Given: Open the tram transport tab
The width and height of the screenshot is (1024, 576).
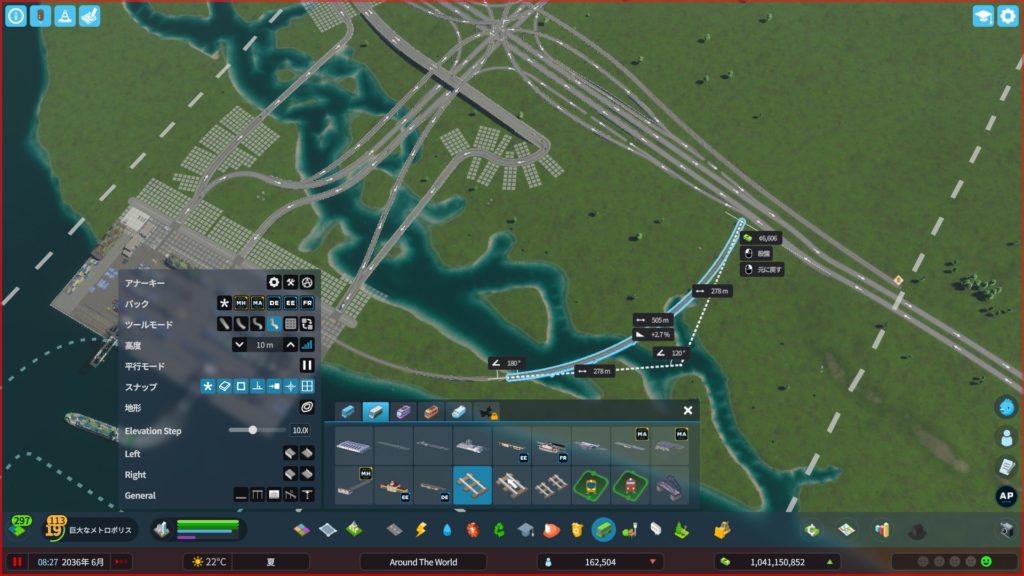Looking at the screenshot, I should click(x=403, y=411).
